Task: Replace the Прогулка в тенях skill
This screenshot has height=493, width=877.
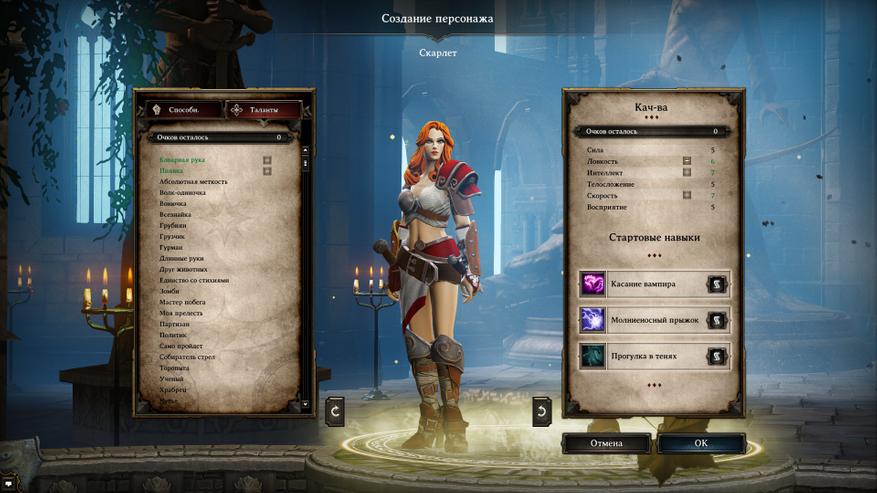Action: [x=717, y=355]
